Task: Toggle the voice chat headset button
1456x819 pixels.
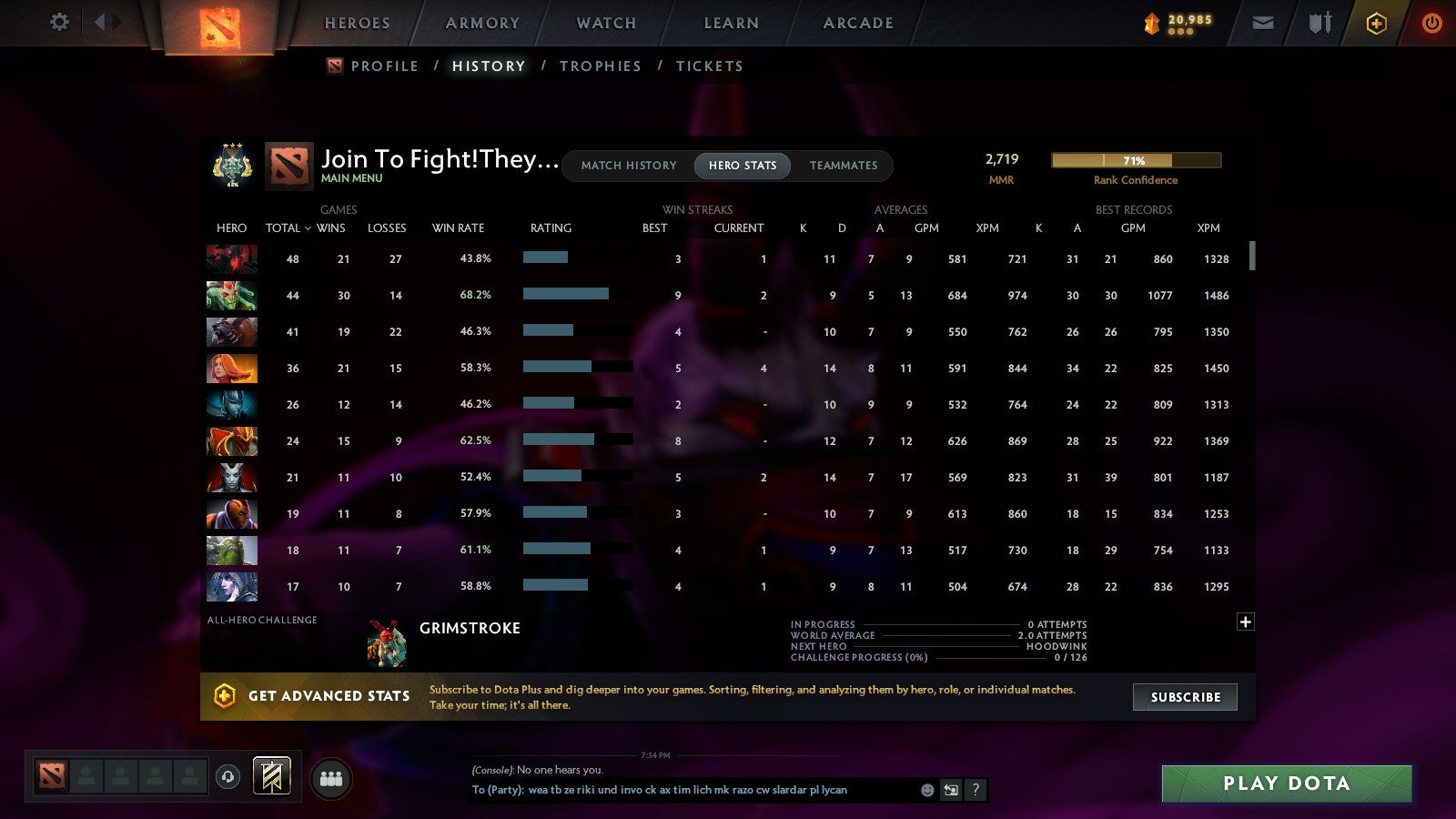Action: tap(226, 775)
